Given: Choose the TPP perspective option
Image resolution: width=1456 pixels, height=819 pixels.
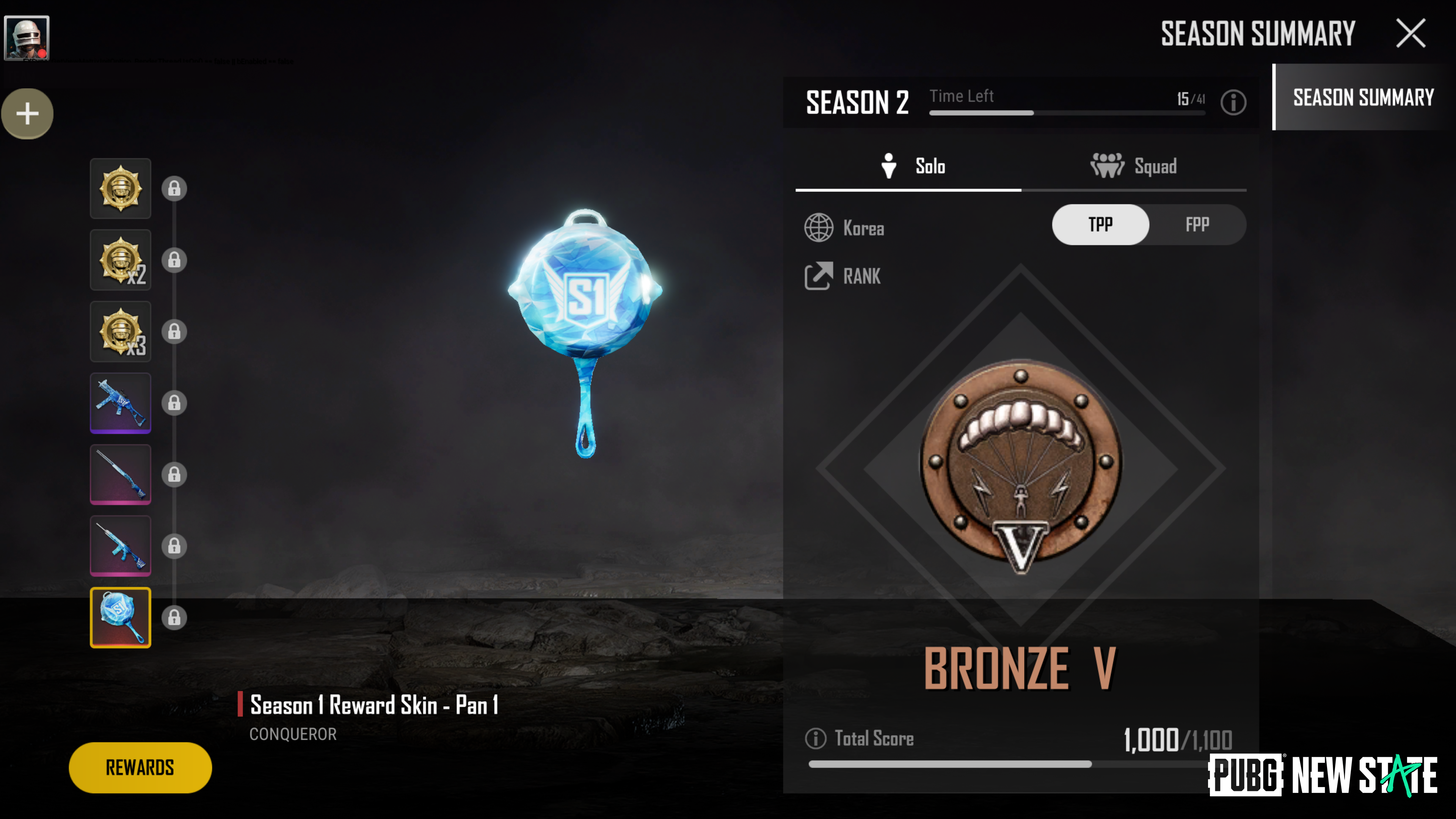Looking at the screenshot, I should coord(1100,225).
